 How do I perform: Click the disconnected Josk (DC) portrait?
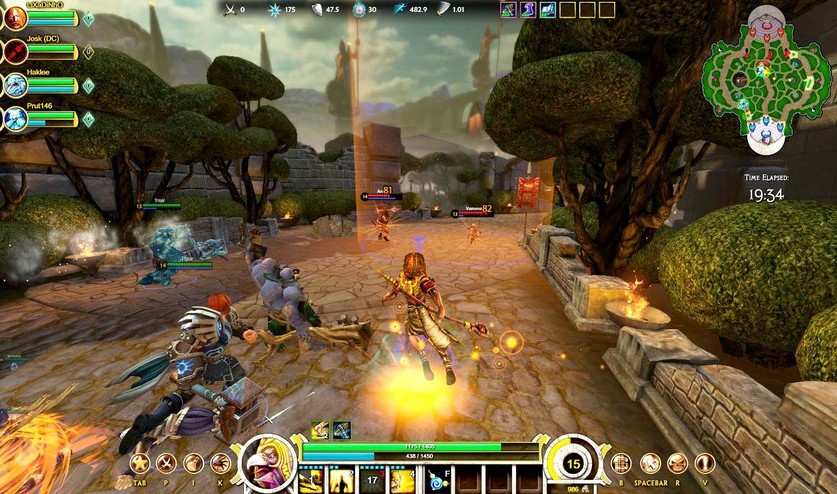(x=15, y=51)
